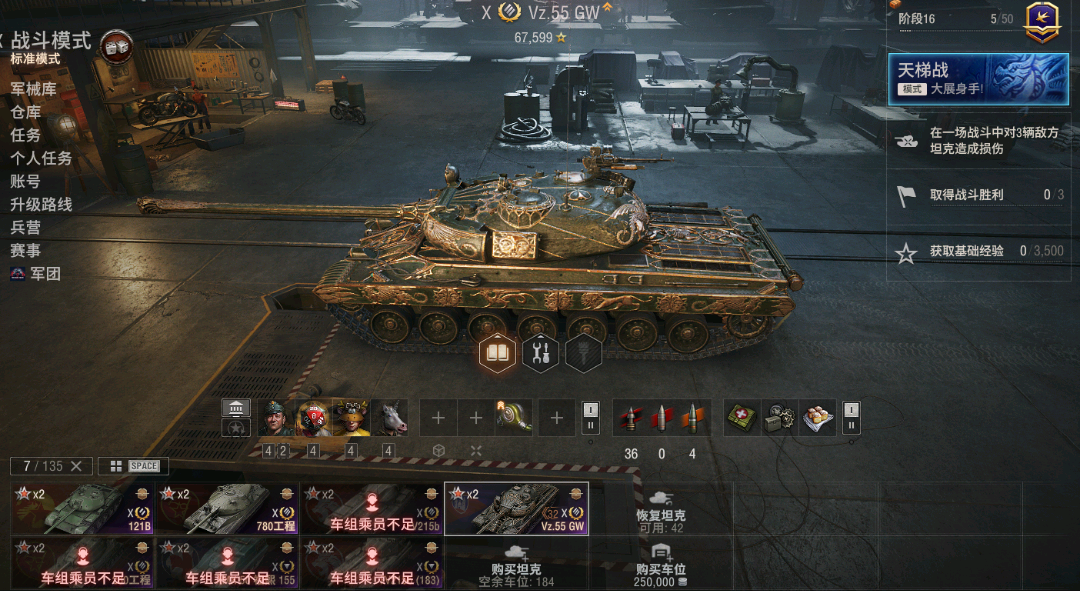This screenshot has height=591, width=1080.
Task: Click the open book hexagon icon
Action: point(498,353)
